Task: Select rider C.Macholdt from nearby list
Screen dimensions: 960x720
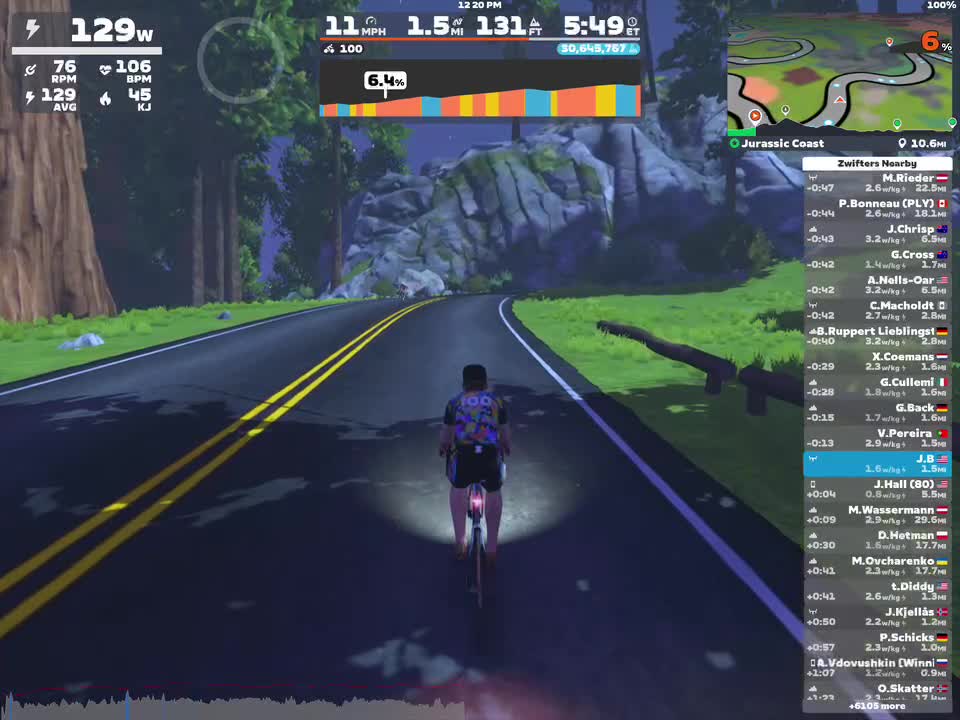Action: click(x=877, y=311)
